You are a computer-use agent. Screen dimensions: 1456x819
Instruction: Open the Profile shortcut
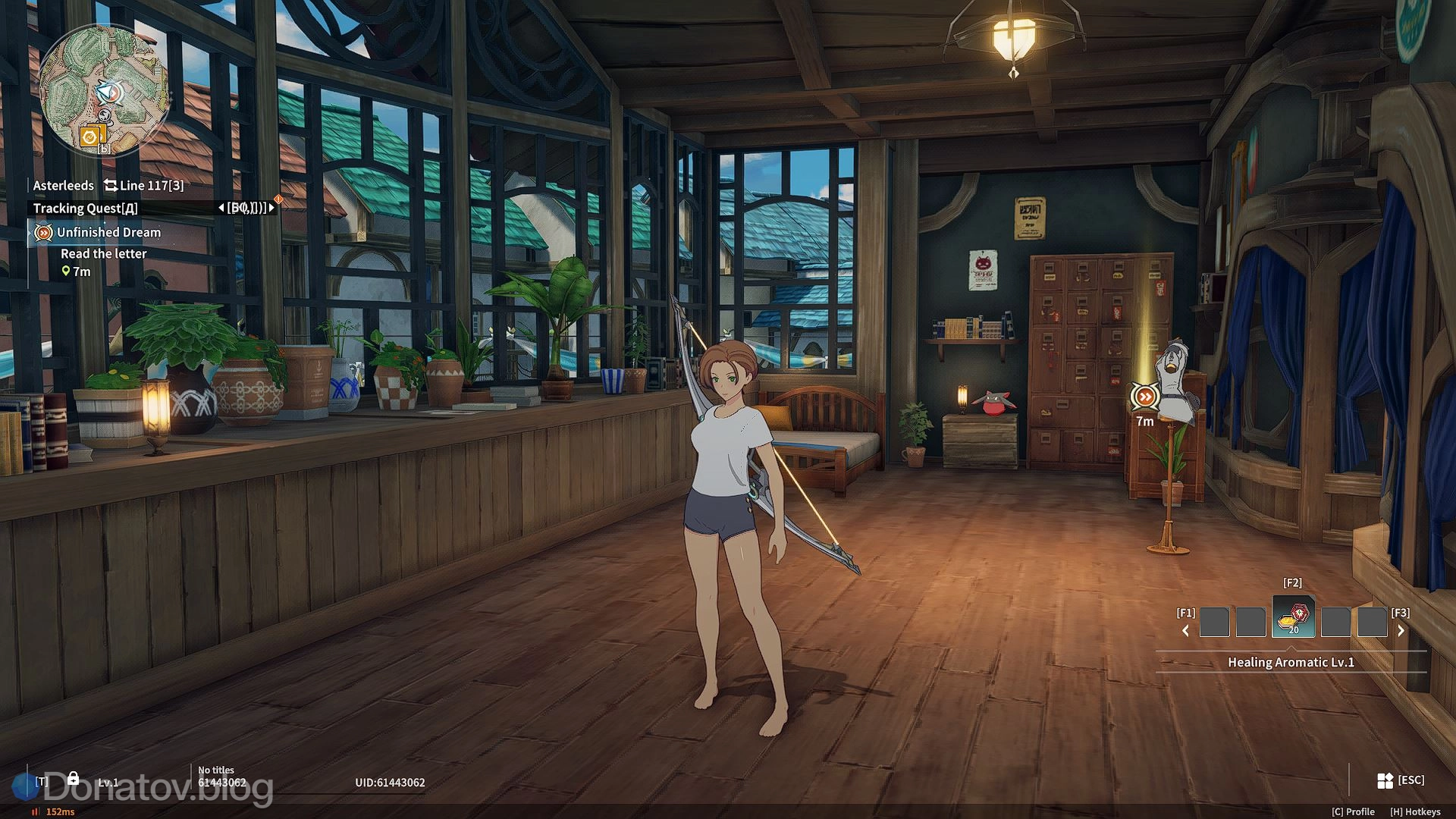point(1353,811)
